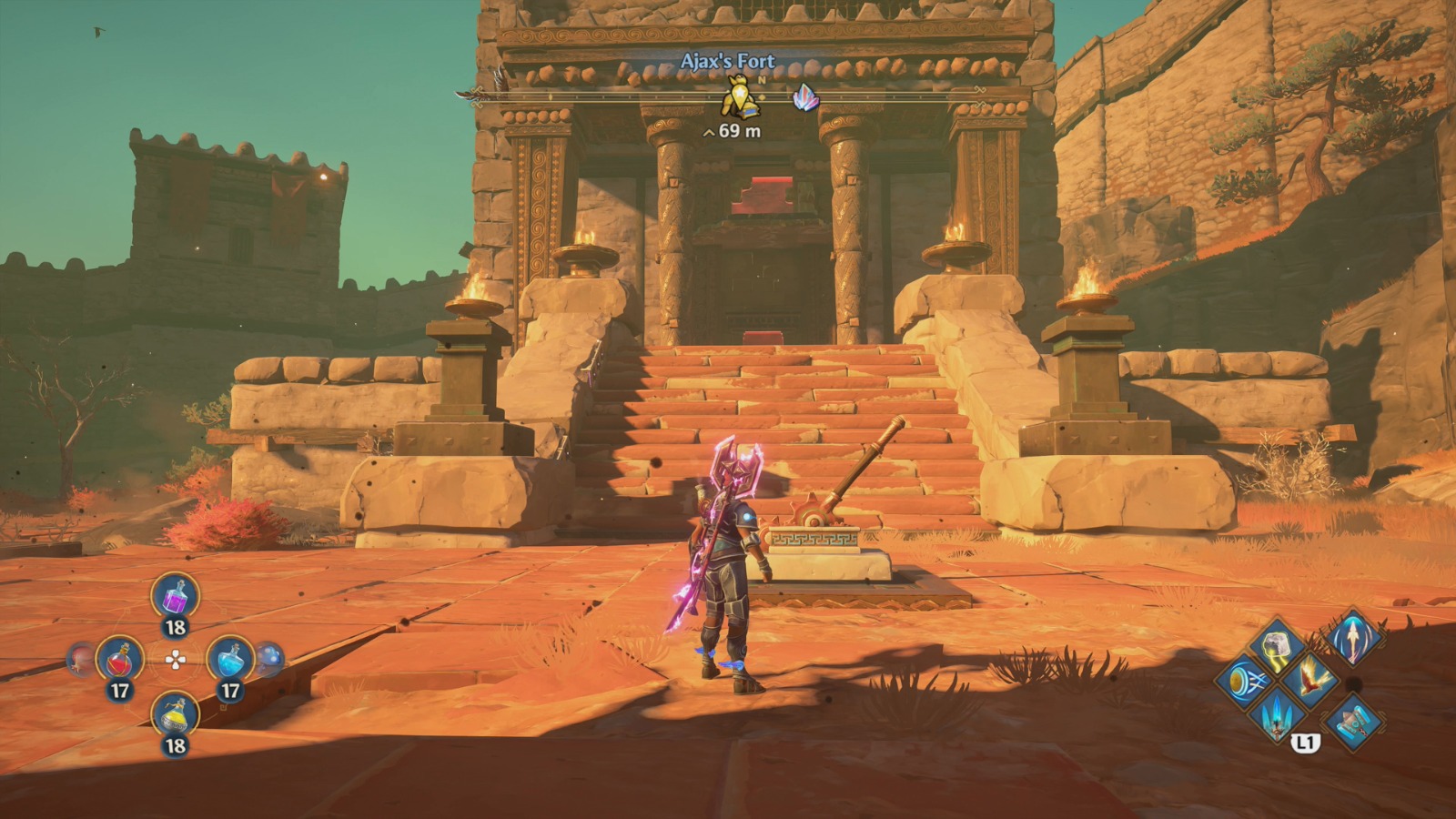Screen dimensions: 1456x819
Task: Open the d-pad selector at the potion wheel center
Action: [x=175, y=659]
